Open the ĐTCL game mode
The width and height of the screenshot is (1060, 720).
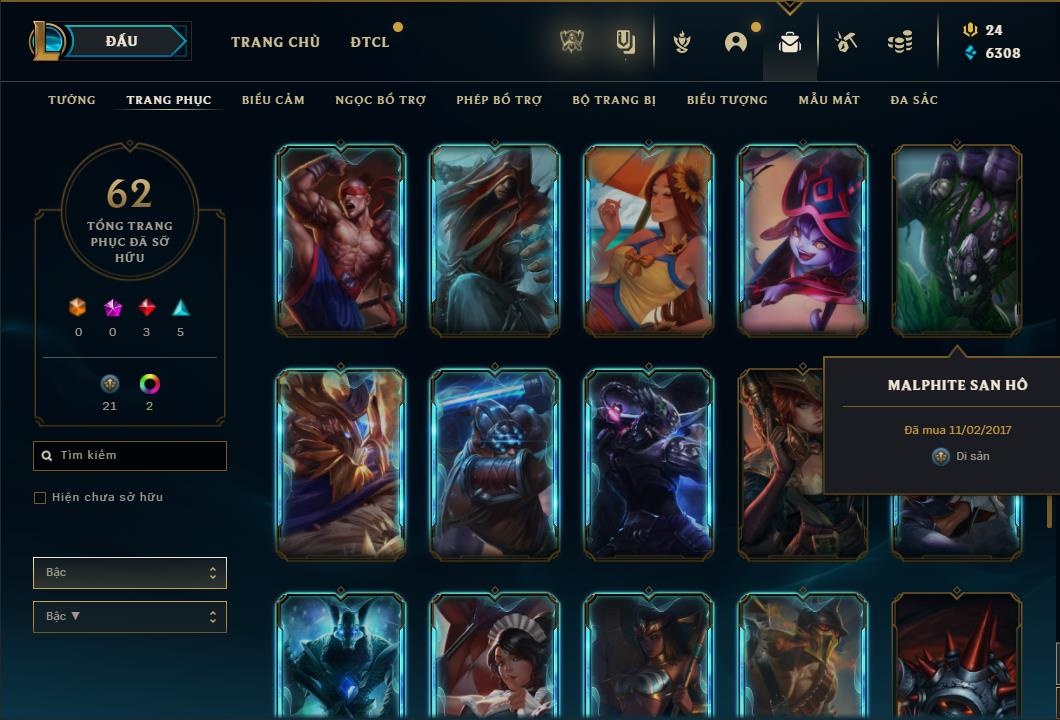tap(370, 42)
